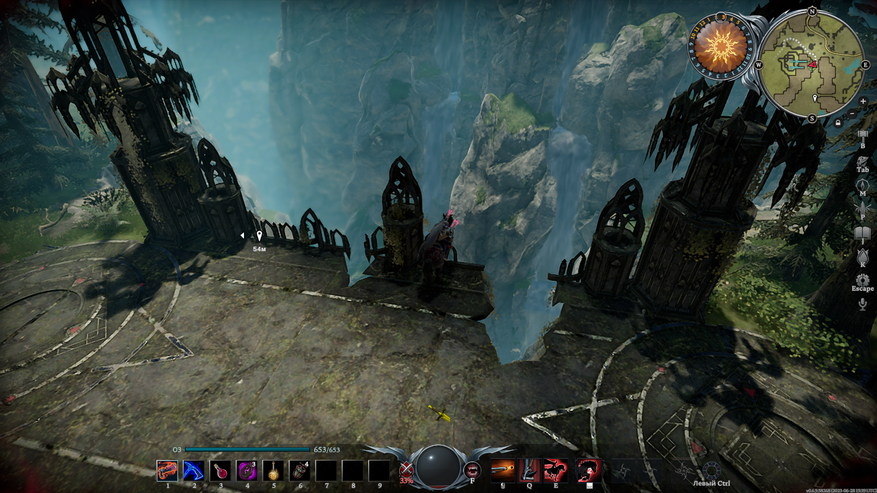This screenshot has width=877, height=493.
Task: Toggle the minimap lock icon
Action: 837,123
